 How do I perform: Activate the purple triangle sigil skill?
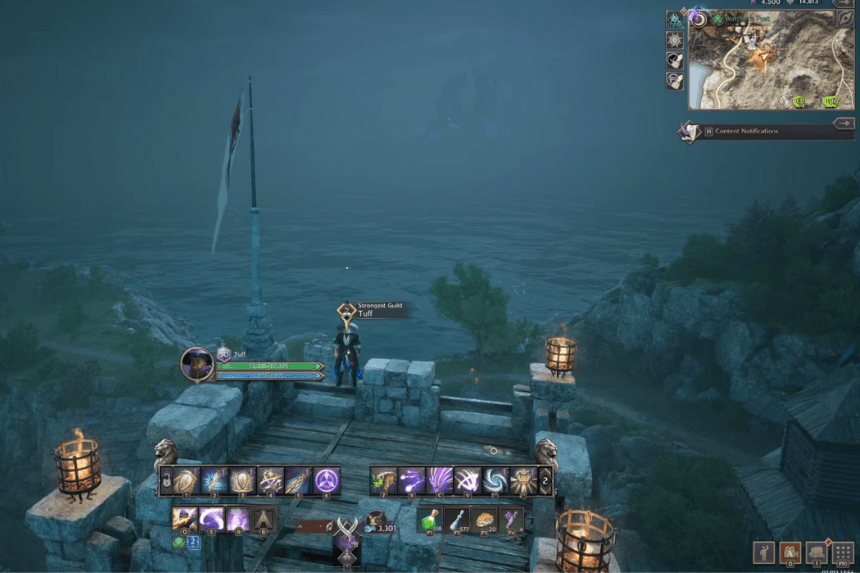point(327,481)
